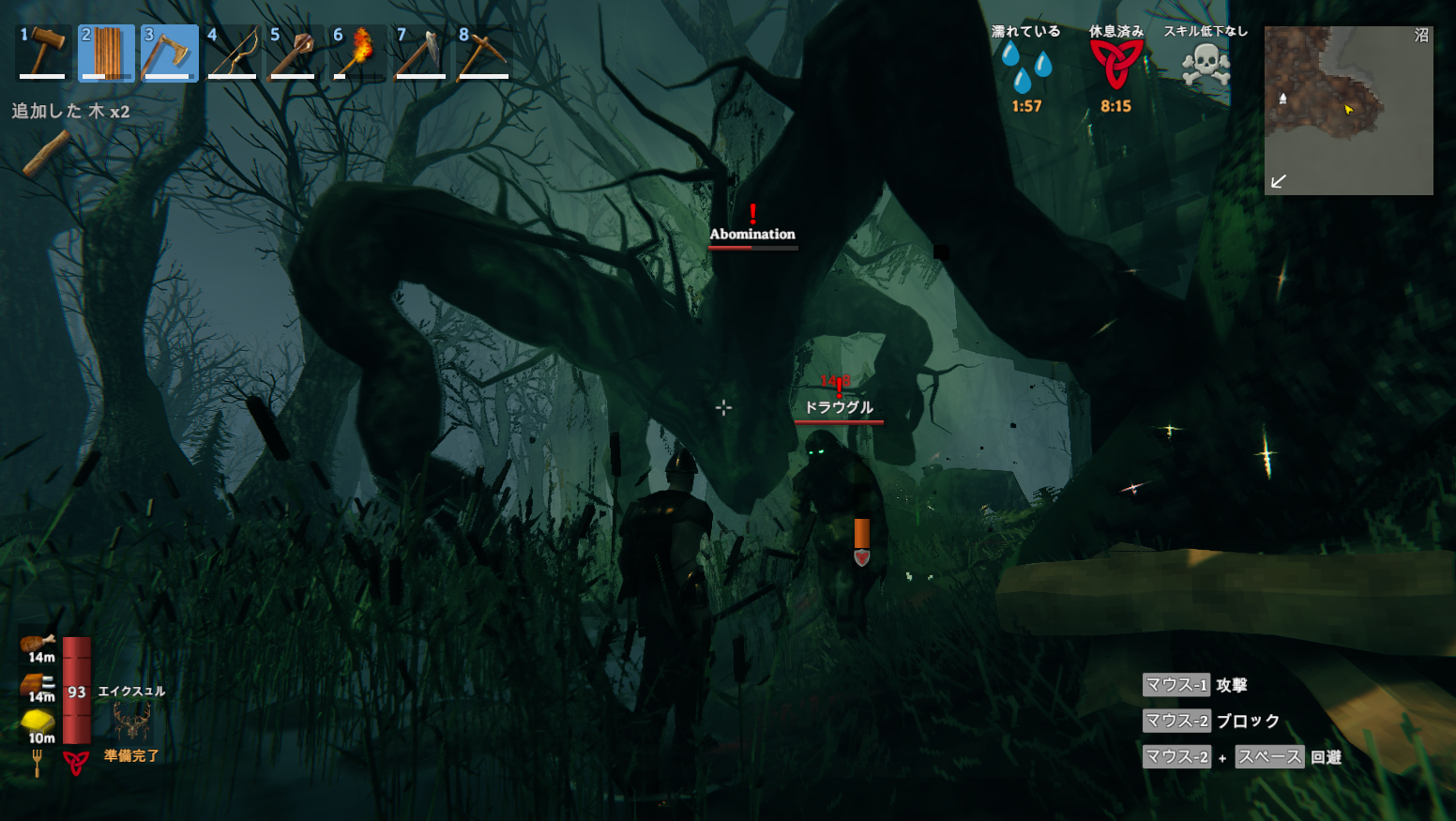Select the stone-bladed tool in slot 7

420,53
